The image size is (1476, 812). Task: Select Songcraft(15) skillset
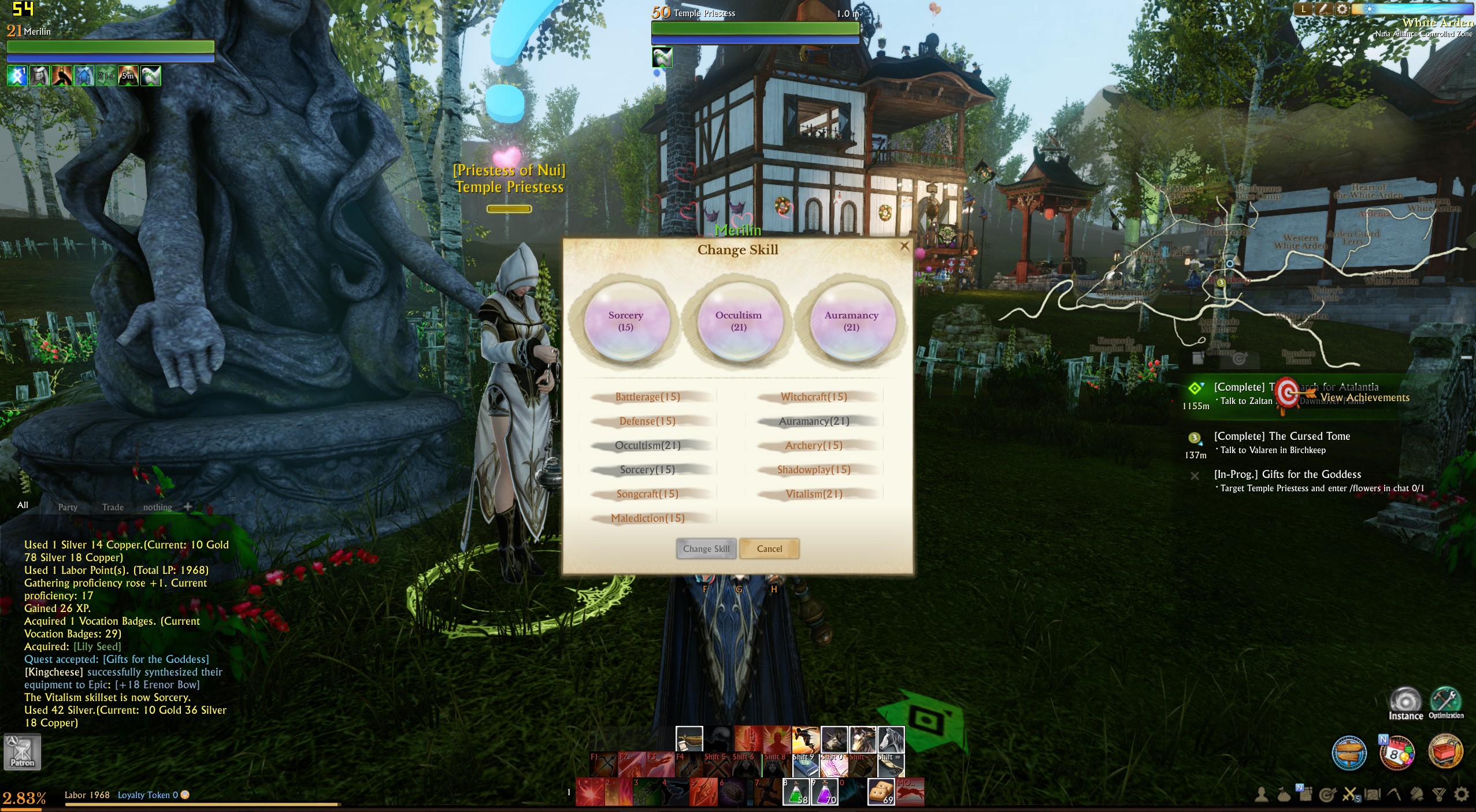(x=647, y=494)
